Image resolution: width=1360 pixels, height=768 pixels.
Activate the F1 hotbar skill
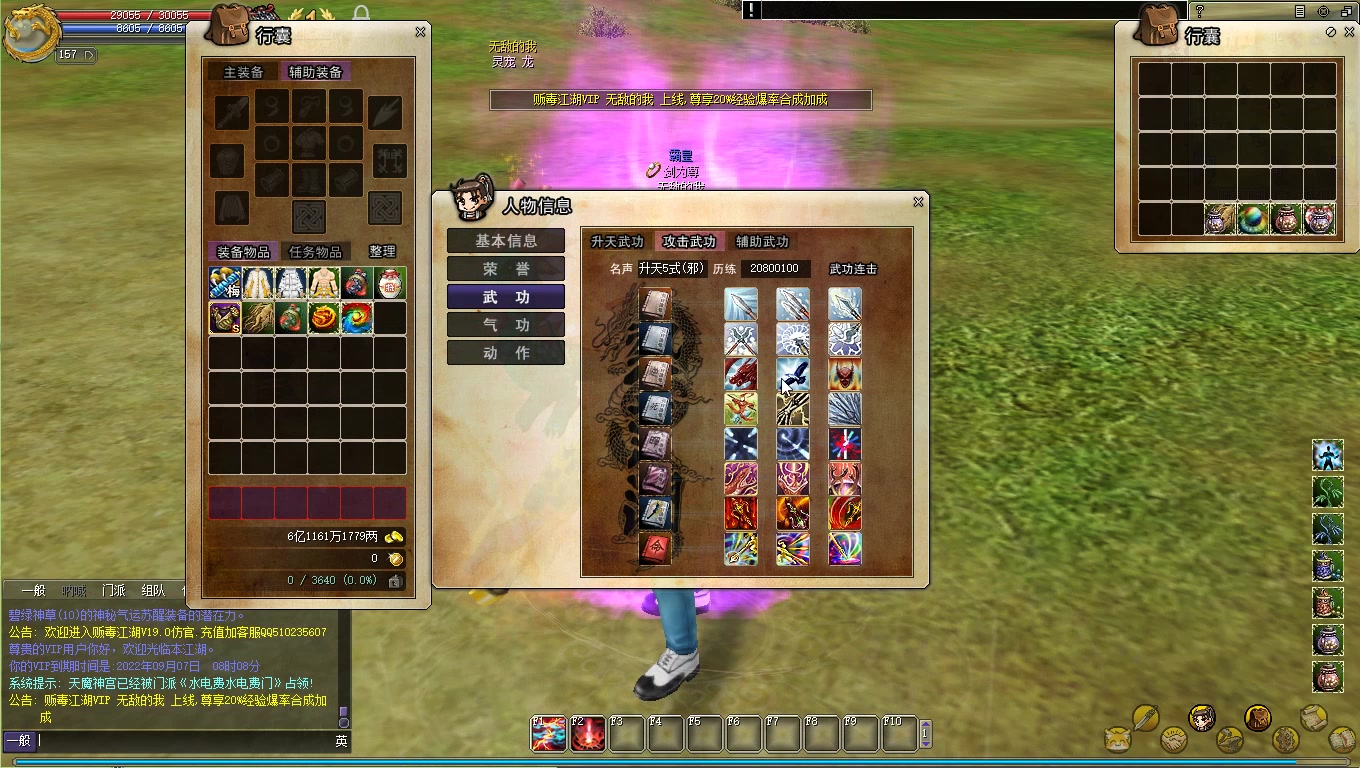548,734
